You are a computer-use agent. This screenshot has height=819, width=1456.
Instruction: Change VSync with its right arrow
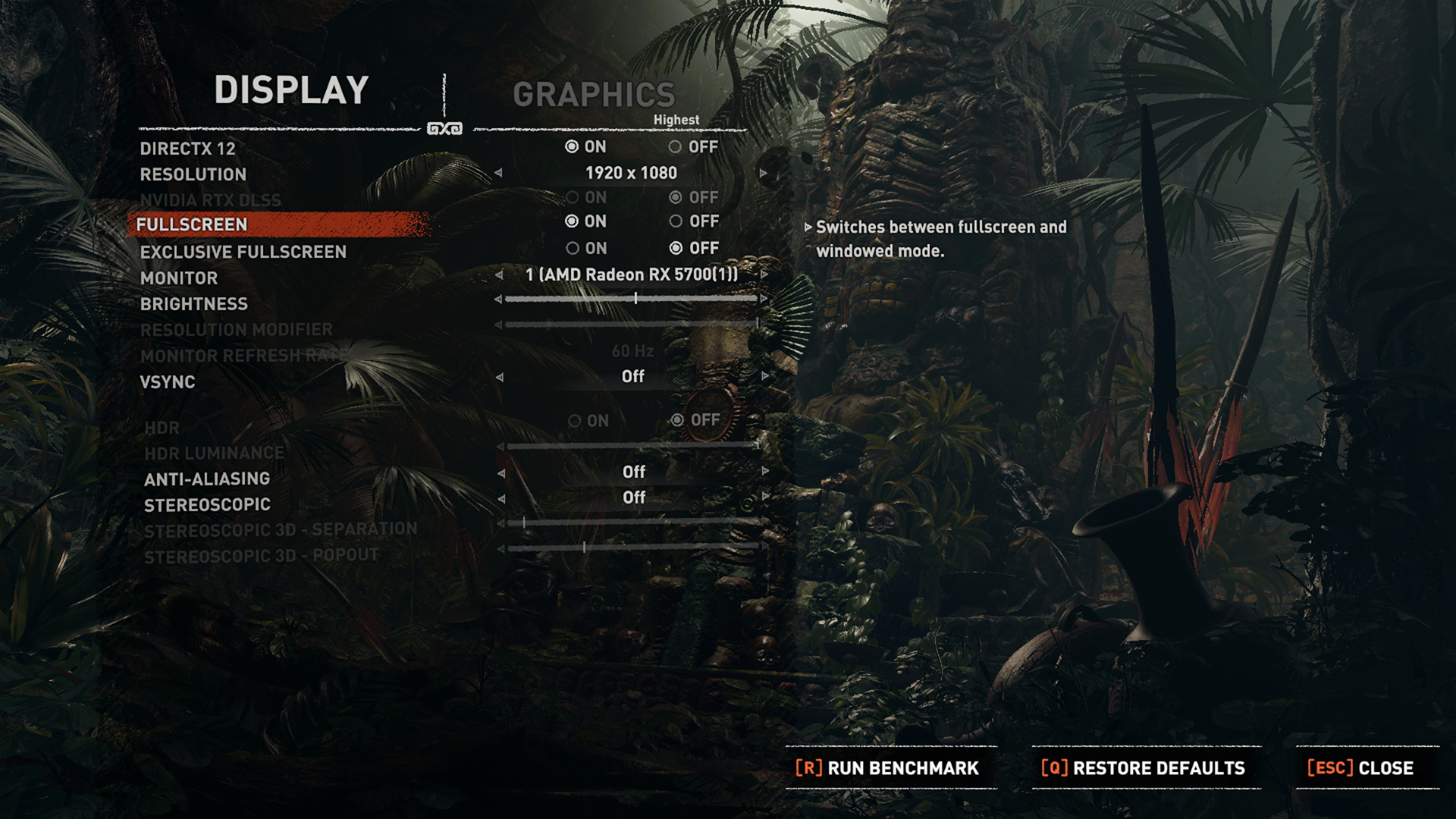764,377
